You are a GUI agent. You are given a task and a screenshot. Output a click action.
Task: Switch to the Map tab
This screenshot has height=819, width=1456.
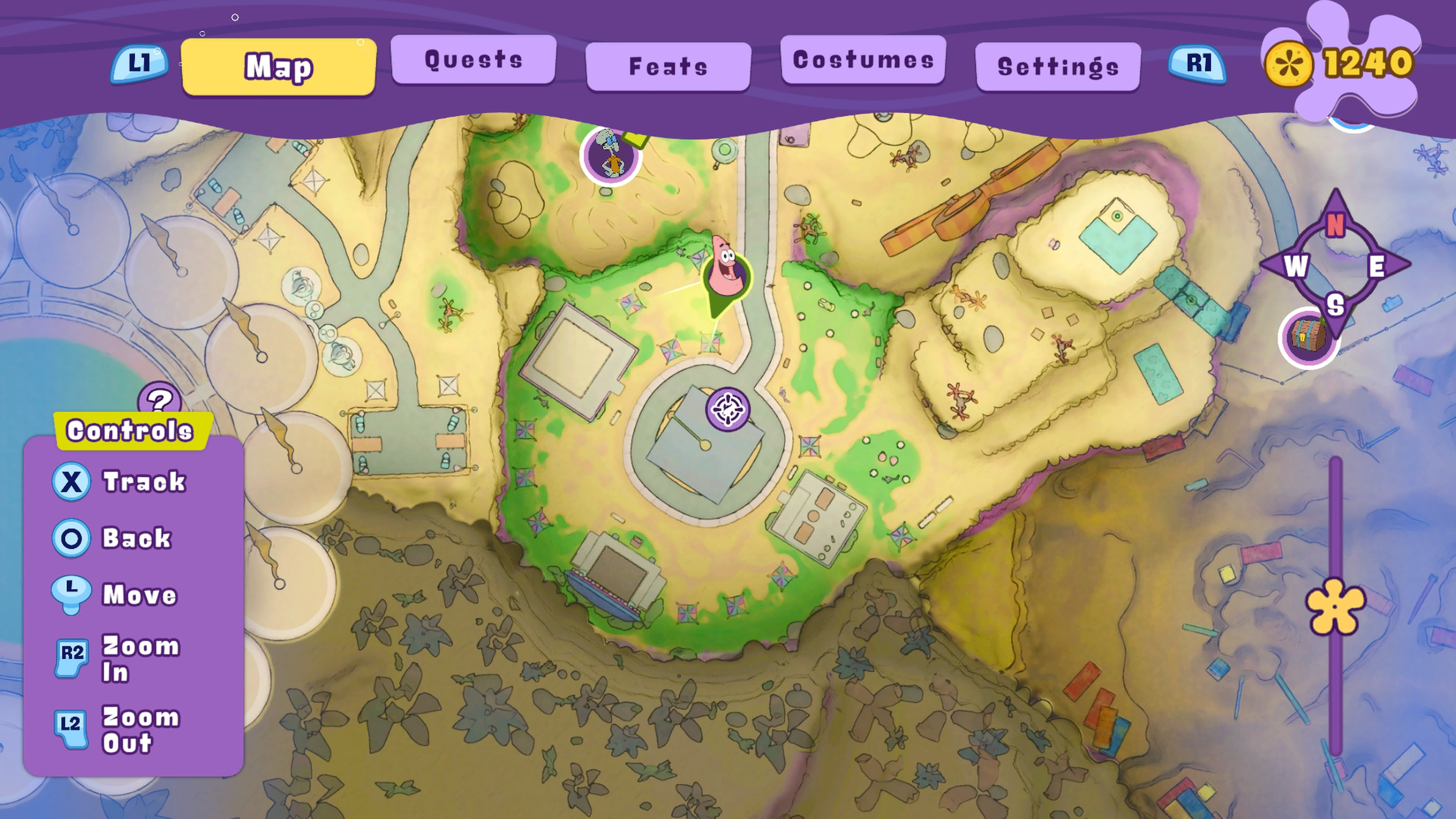pyautogui.click(x=278, y=67)
